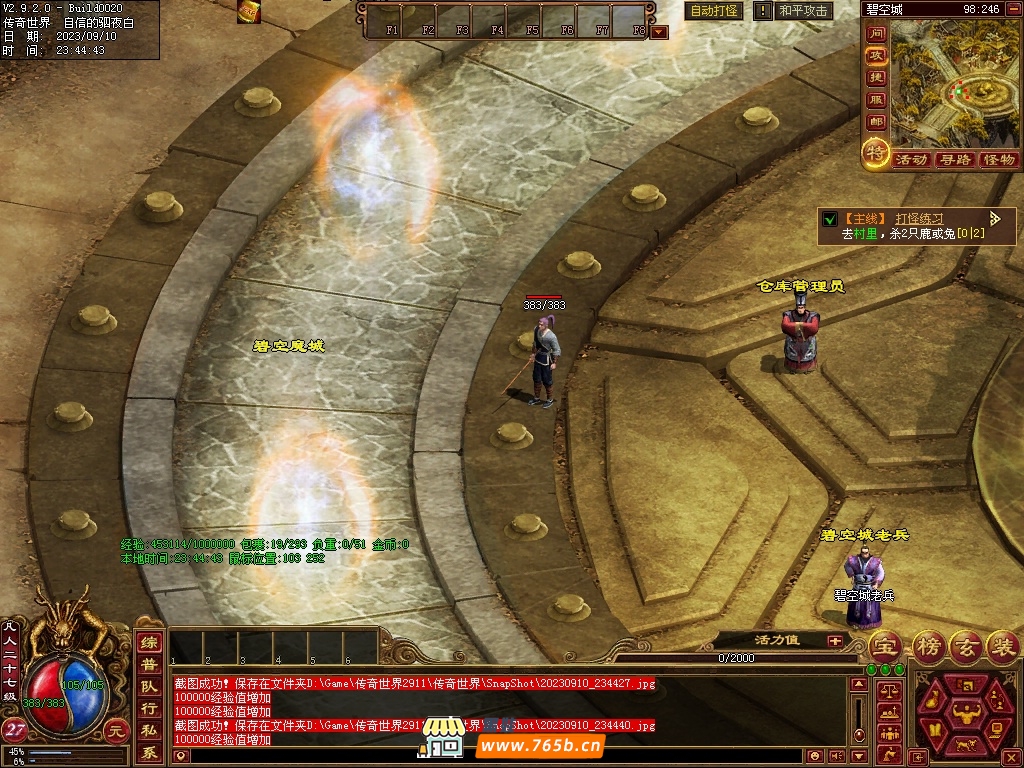Click the 元 yuanbao button by the orb
Image resolution: width=1024 pixels, height=768 pixels.
tap(116, 731)
